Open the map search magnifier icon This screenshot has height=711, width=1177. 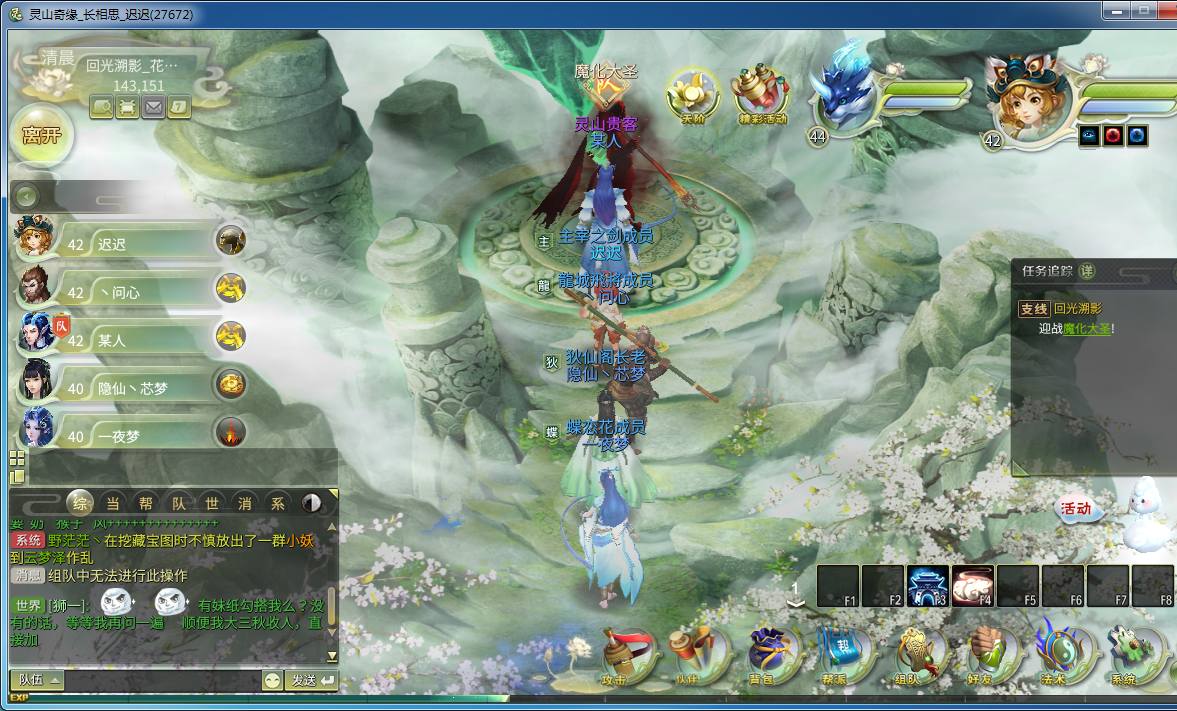(101, 106)
